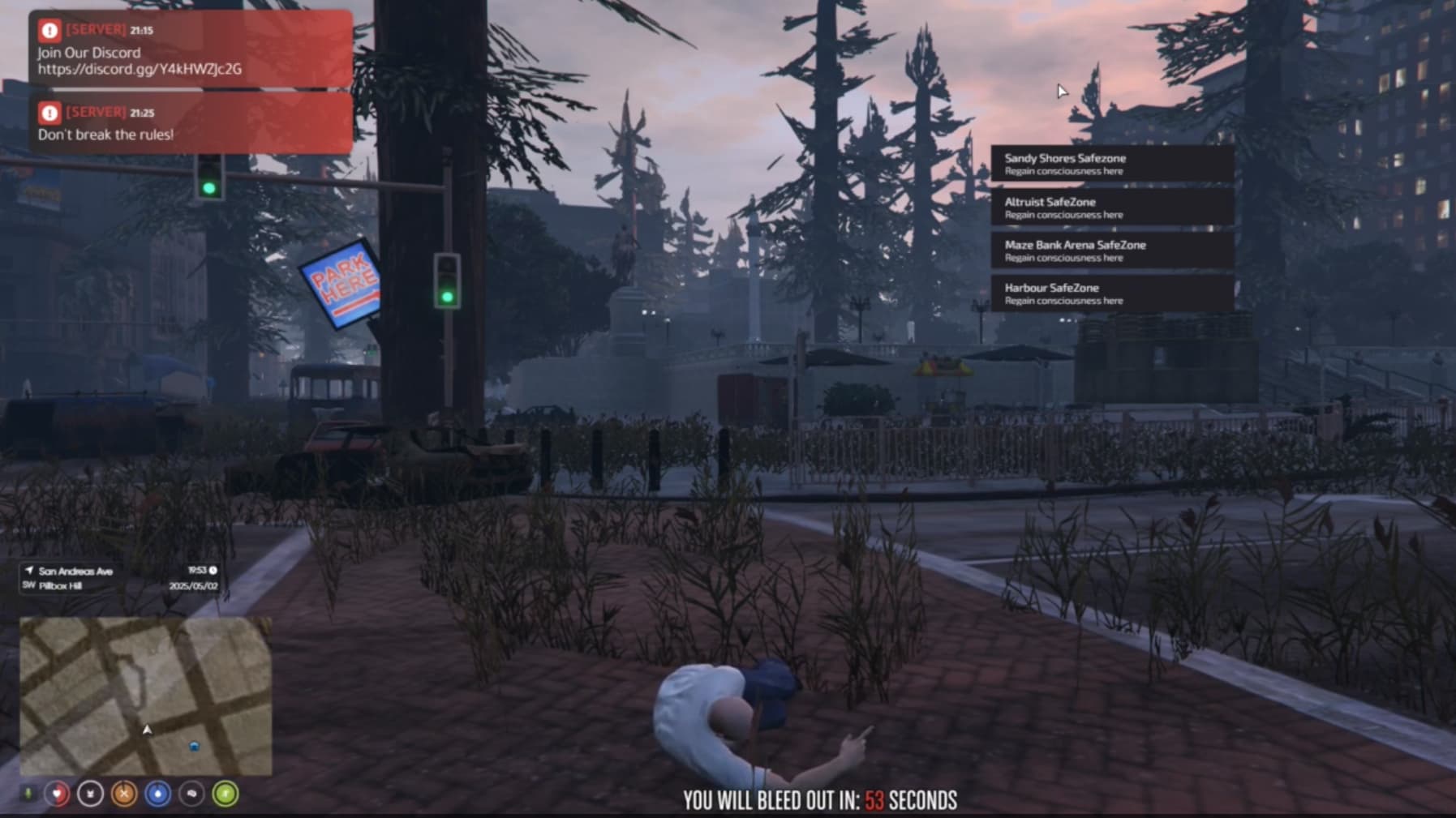Image resolution: width=1456 pixels, height=818 pixels.
Task: Click the exclamation icon on the rules notification
Action: (48, 111)
